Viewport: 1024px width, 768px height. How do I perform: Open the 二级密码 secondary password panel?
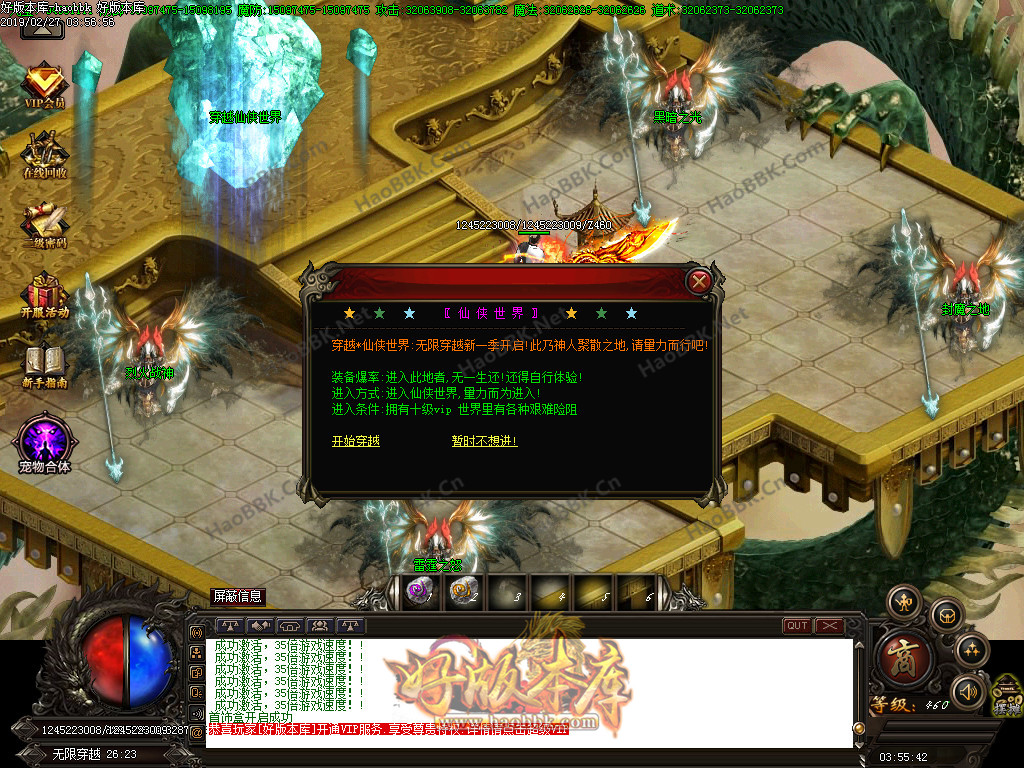click(x=44, y=225)
